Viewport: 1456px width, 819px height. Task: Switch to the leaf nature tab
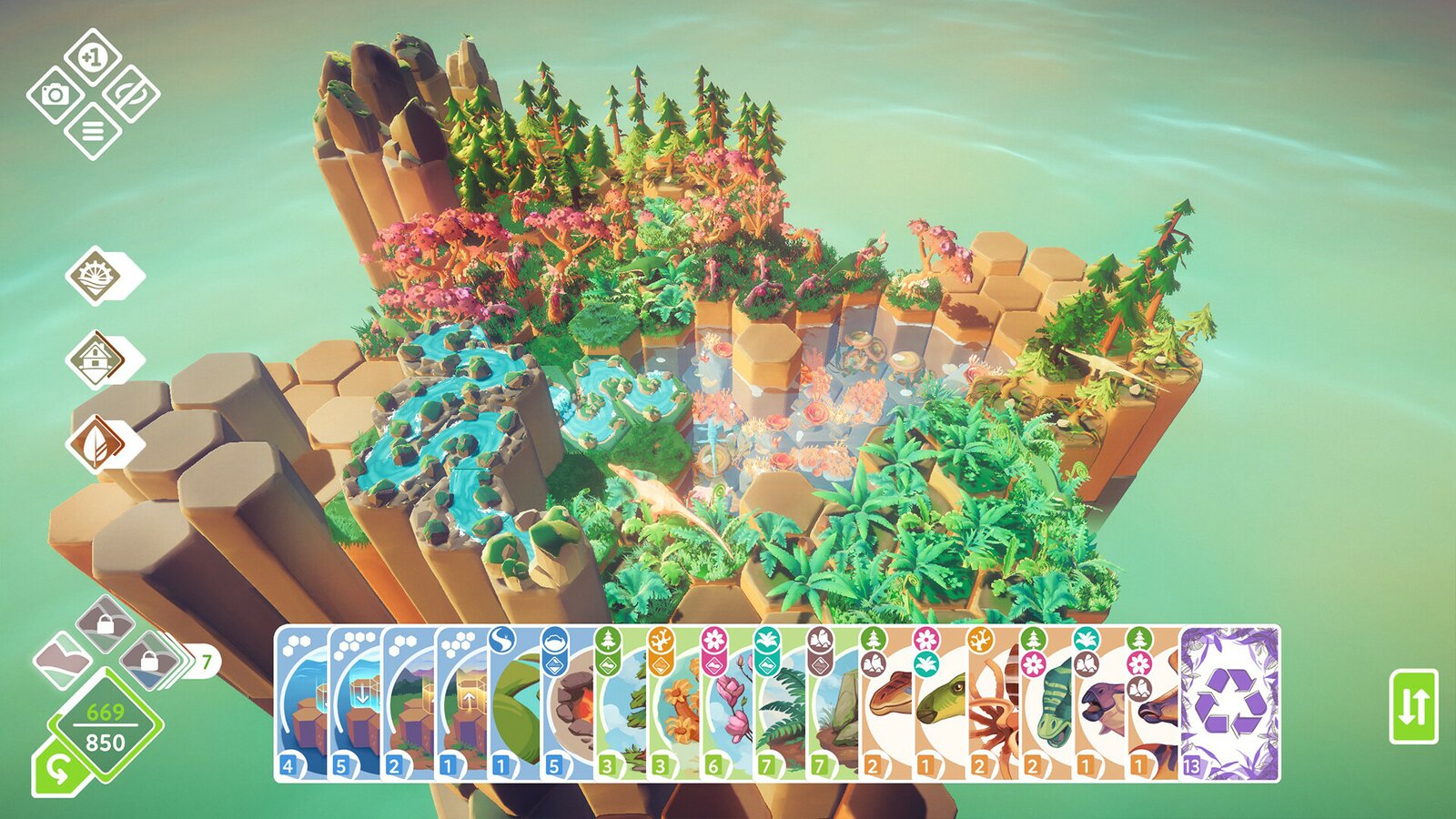pos(96,444)
